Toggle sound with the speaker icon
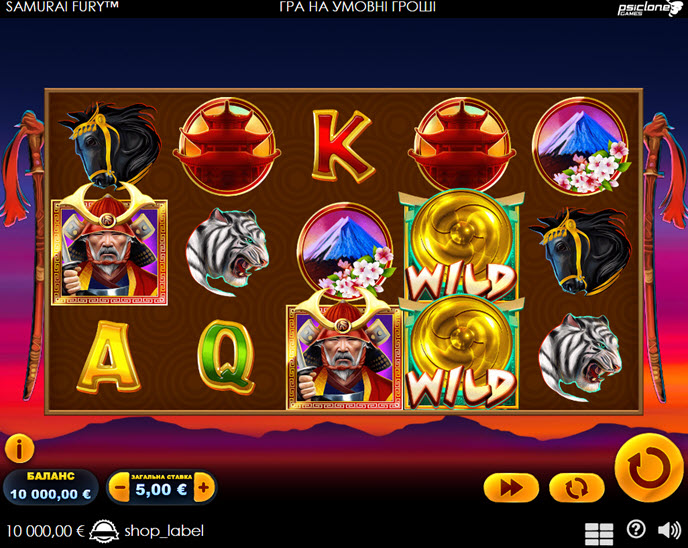The width and height of the screenshot is (688, 548). click(x=668, y=530)
